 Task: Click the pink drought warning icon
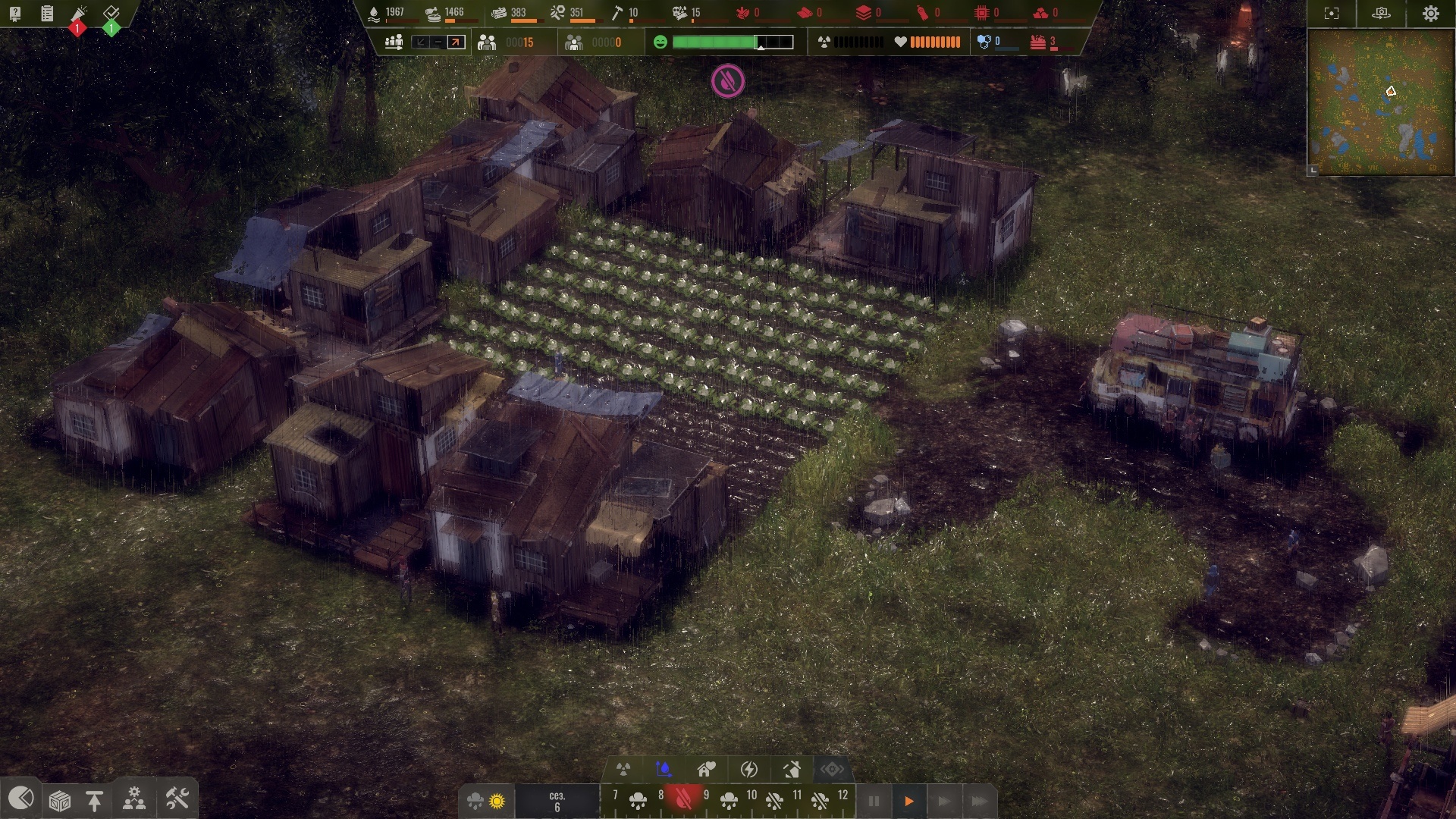[728, 81]
